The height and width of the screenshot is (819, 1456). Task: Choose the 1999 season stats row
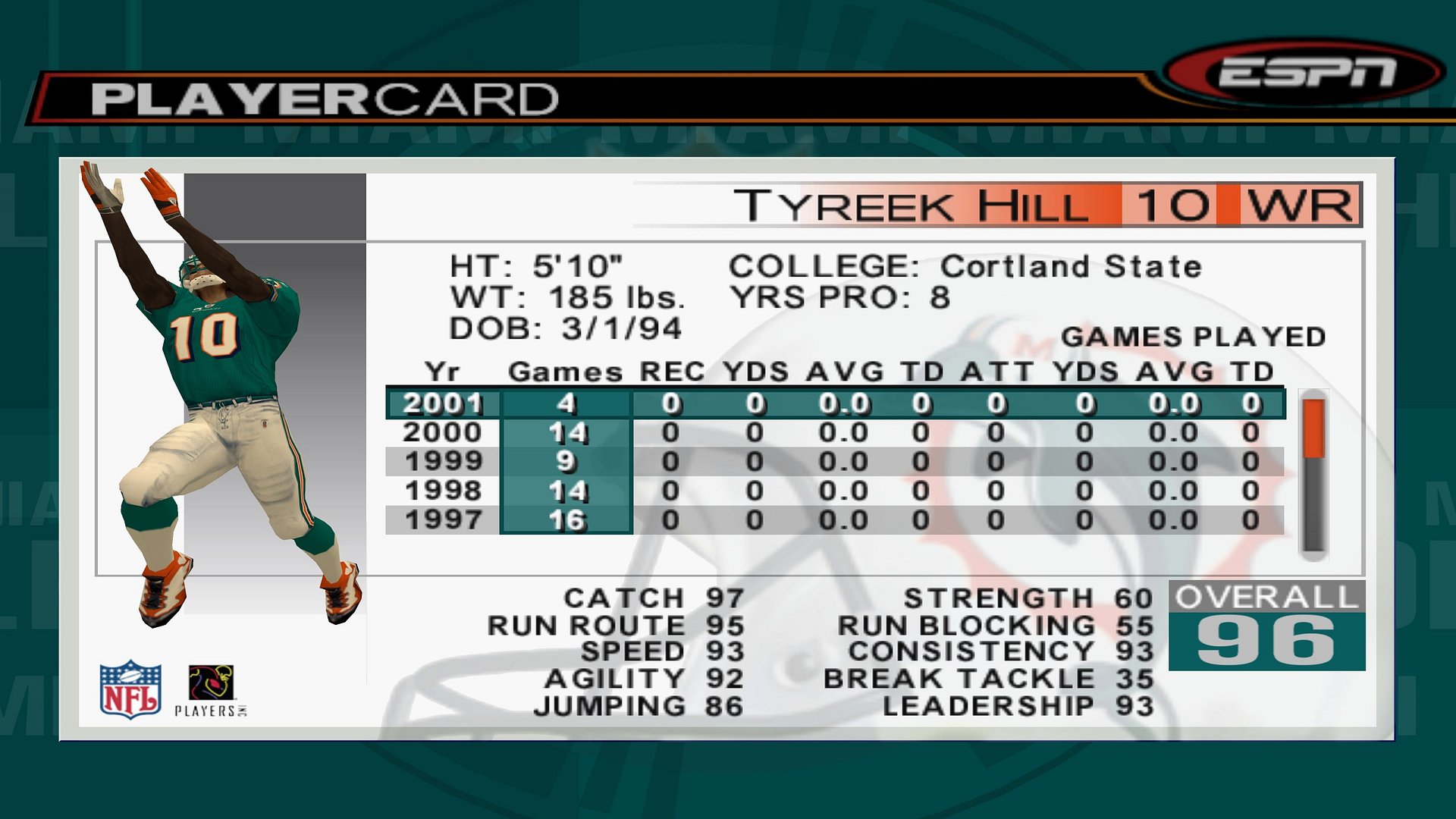click(x=834, y=462)
